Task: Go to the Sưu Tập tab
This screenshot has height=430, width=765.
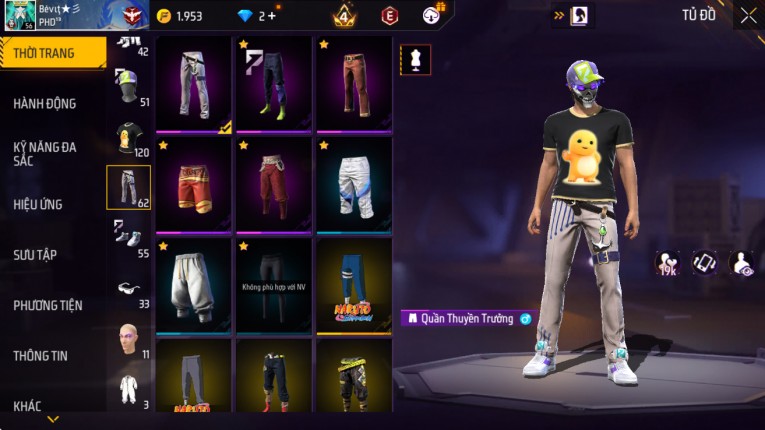Action: point(35,254)
